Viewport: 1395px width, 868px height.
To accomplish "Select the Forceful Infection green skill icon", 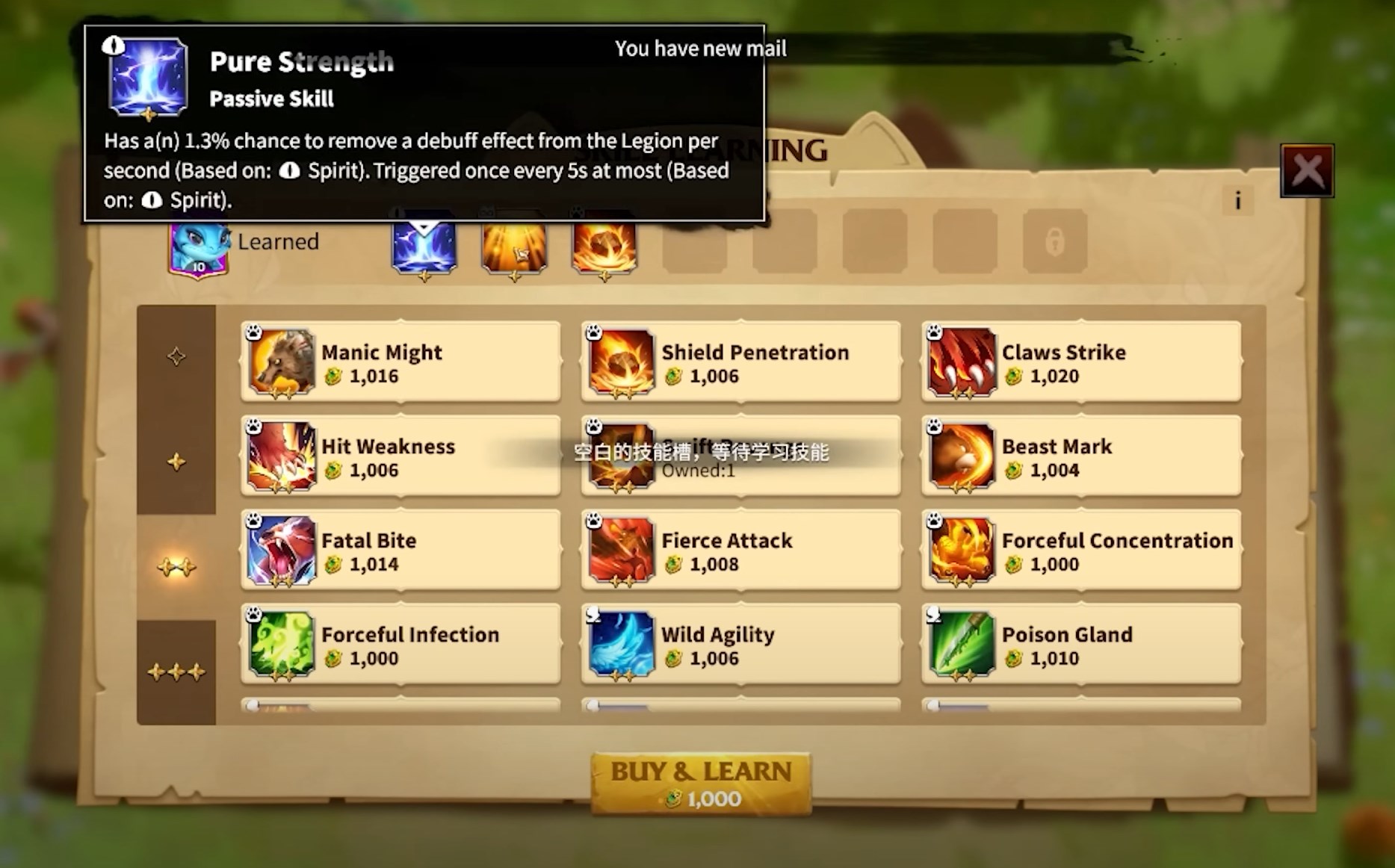I will (x=282, y=645).
